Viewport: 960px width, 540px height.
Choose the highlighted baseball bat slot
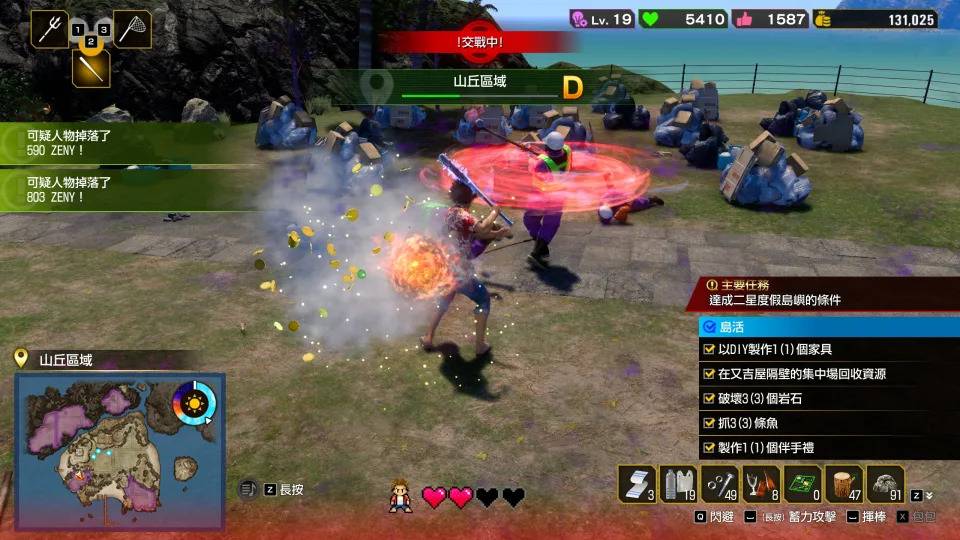pyautogui.click(x=90, y=68)
